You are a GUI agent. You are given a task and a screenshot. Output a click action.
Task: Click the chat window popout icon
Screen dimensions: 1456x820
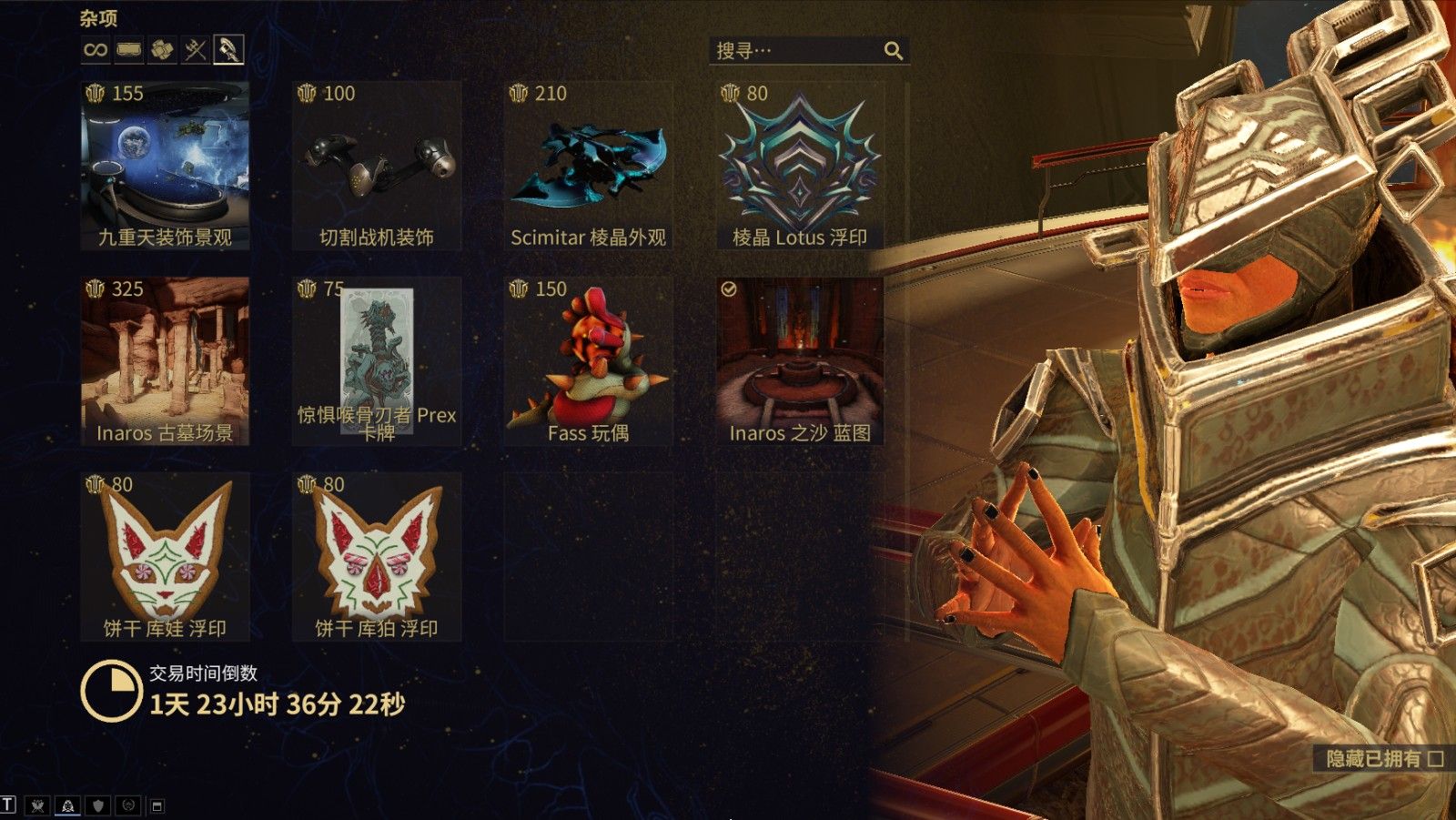click(157, 805)
